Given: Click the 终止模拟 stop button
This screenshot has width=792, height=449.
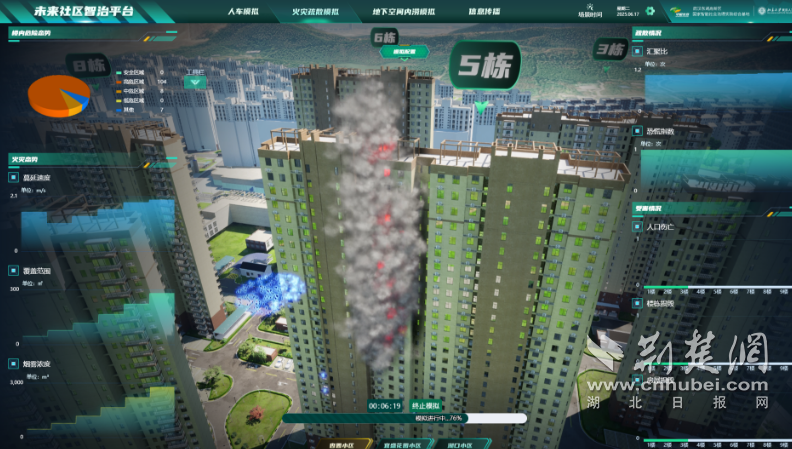Looking at the screenshot, I should click(x=426, y=406).
